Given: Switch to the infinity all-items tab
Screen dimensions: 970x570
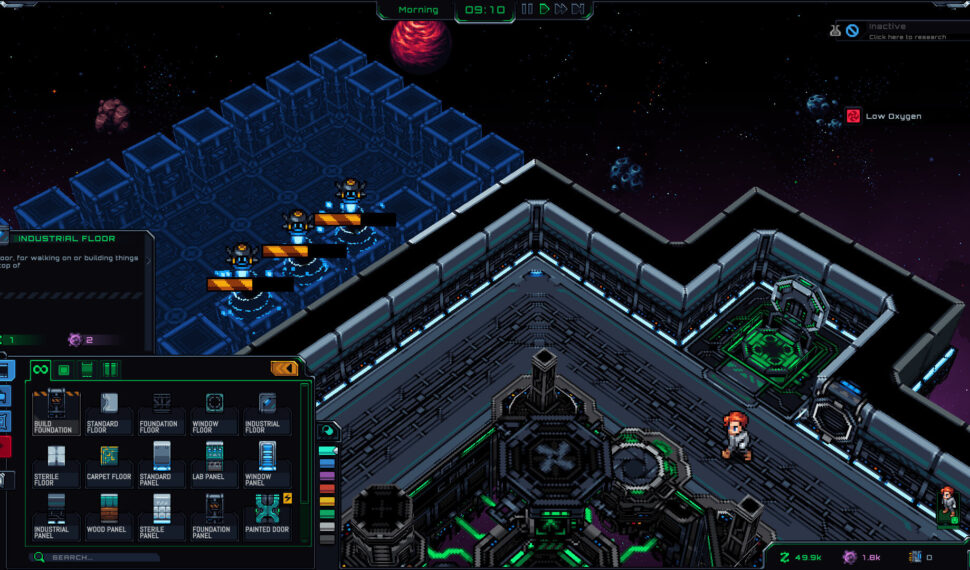Looking at the screenshot, I should coord(41,369).
